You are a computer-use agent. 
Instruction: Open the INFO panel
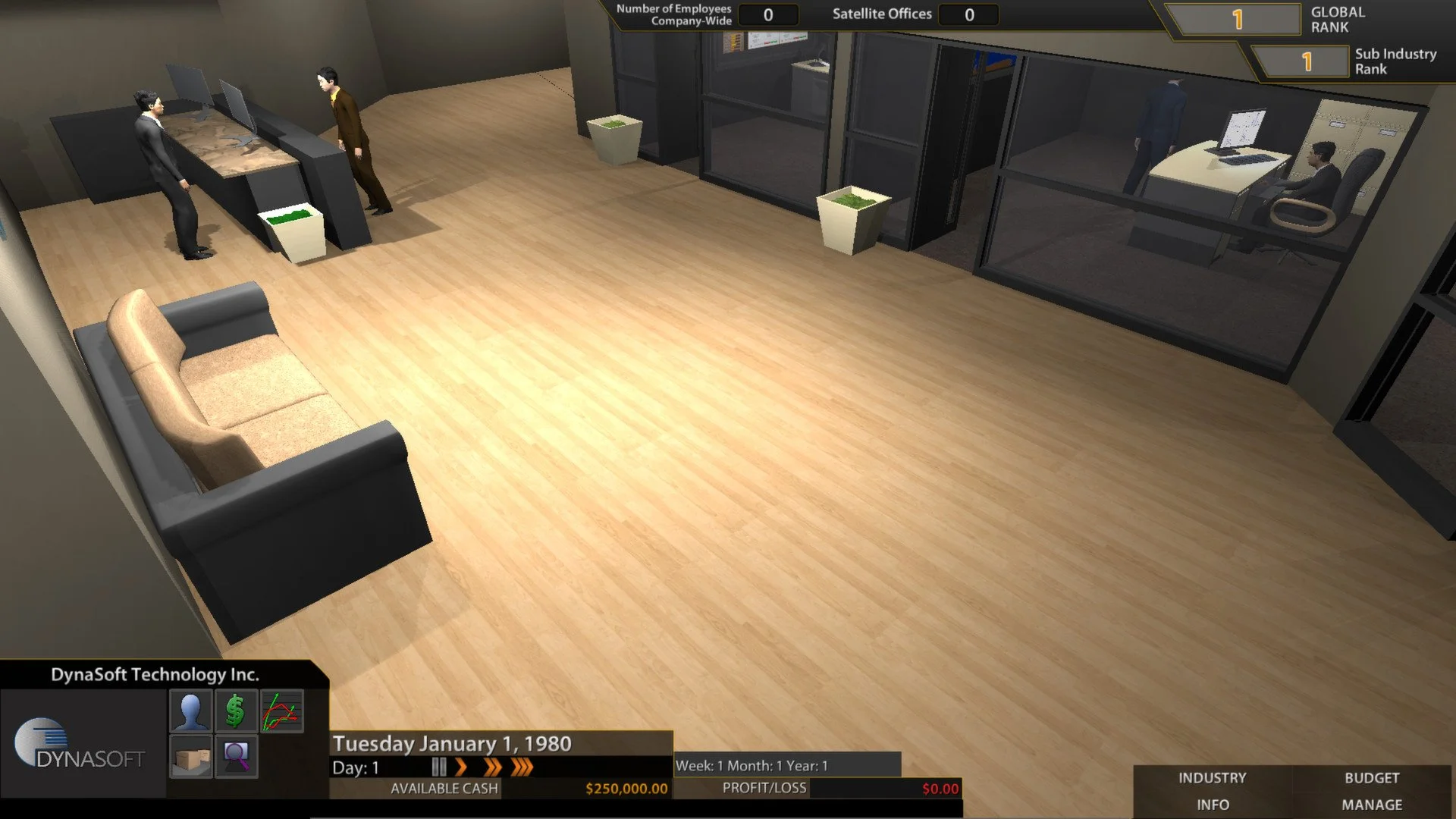[1214, 805]
